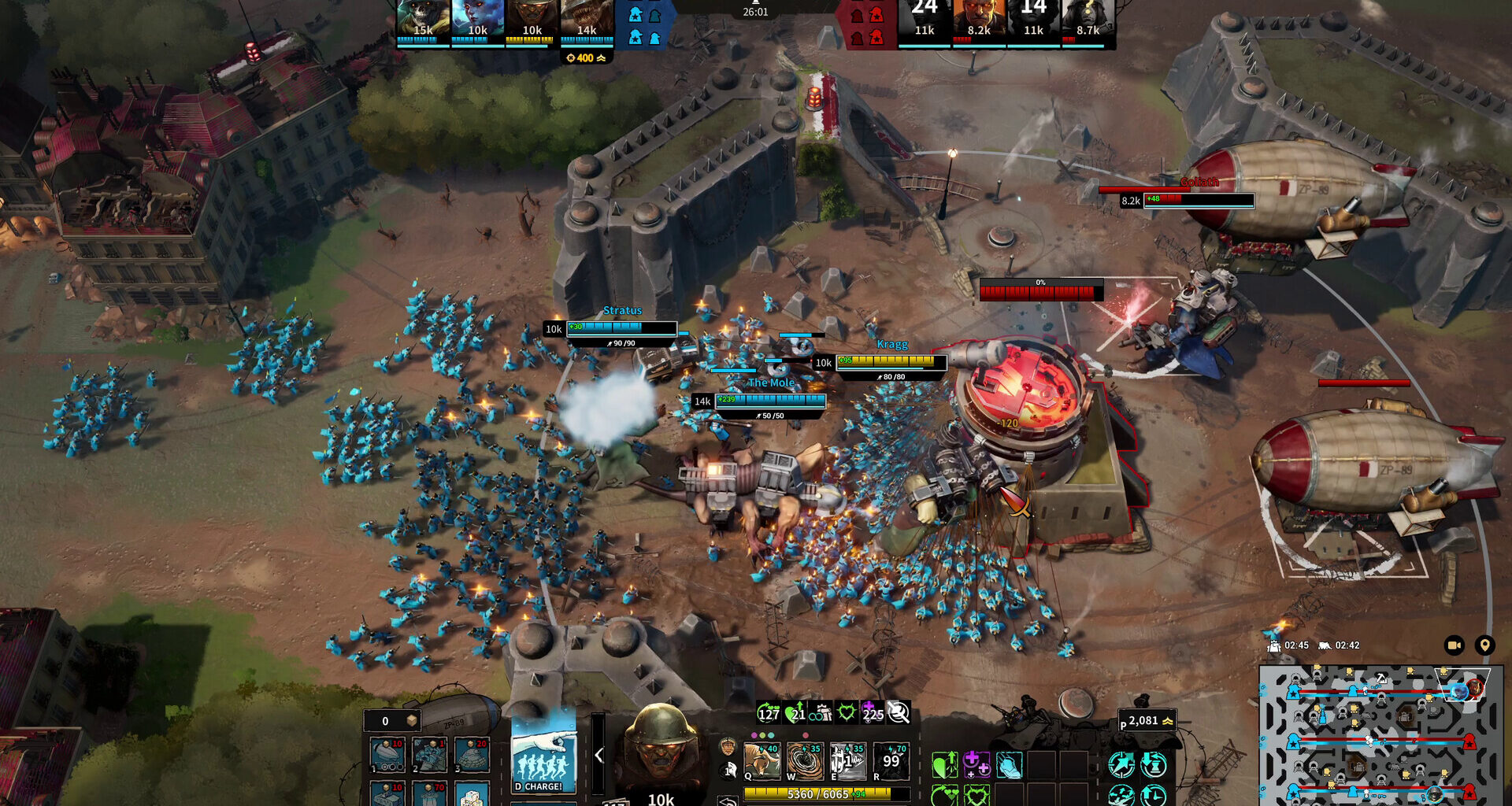Screen dimensions: 1512x806
Task: Use the charging bull Q ability
Action: (x=762, y=761)
